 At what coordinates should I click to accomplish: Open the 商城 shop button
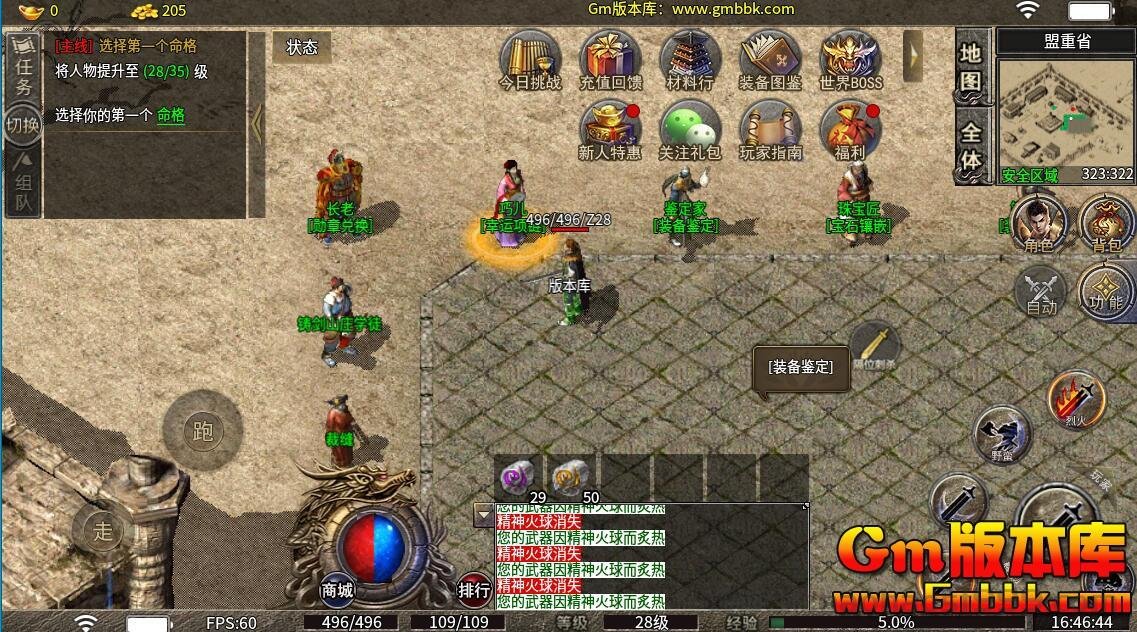point(338,590)
